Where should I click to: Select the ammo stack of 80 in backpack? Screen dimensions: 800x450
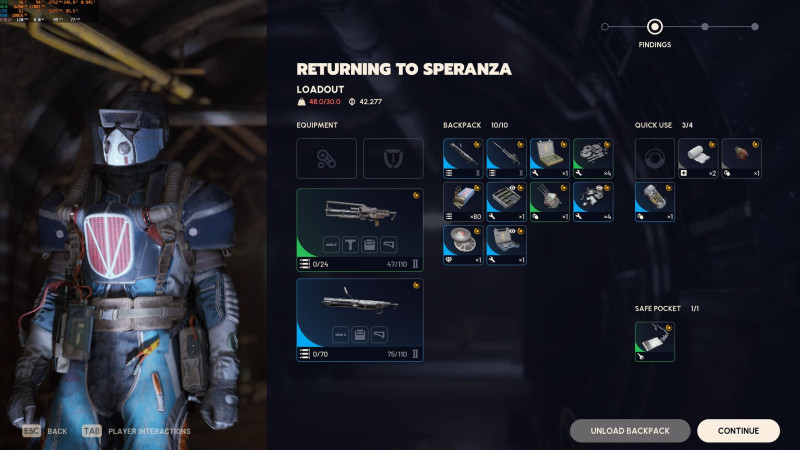coord(463,201)
